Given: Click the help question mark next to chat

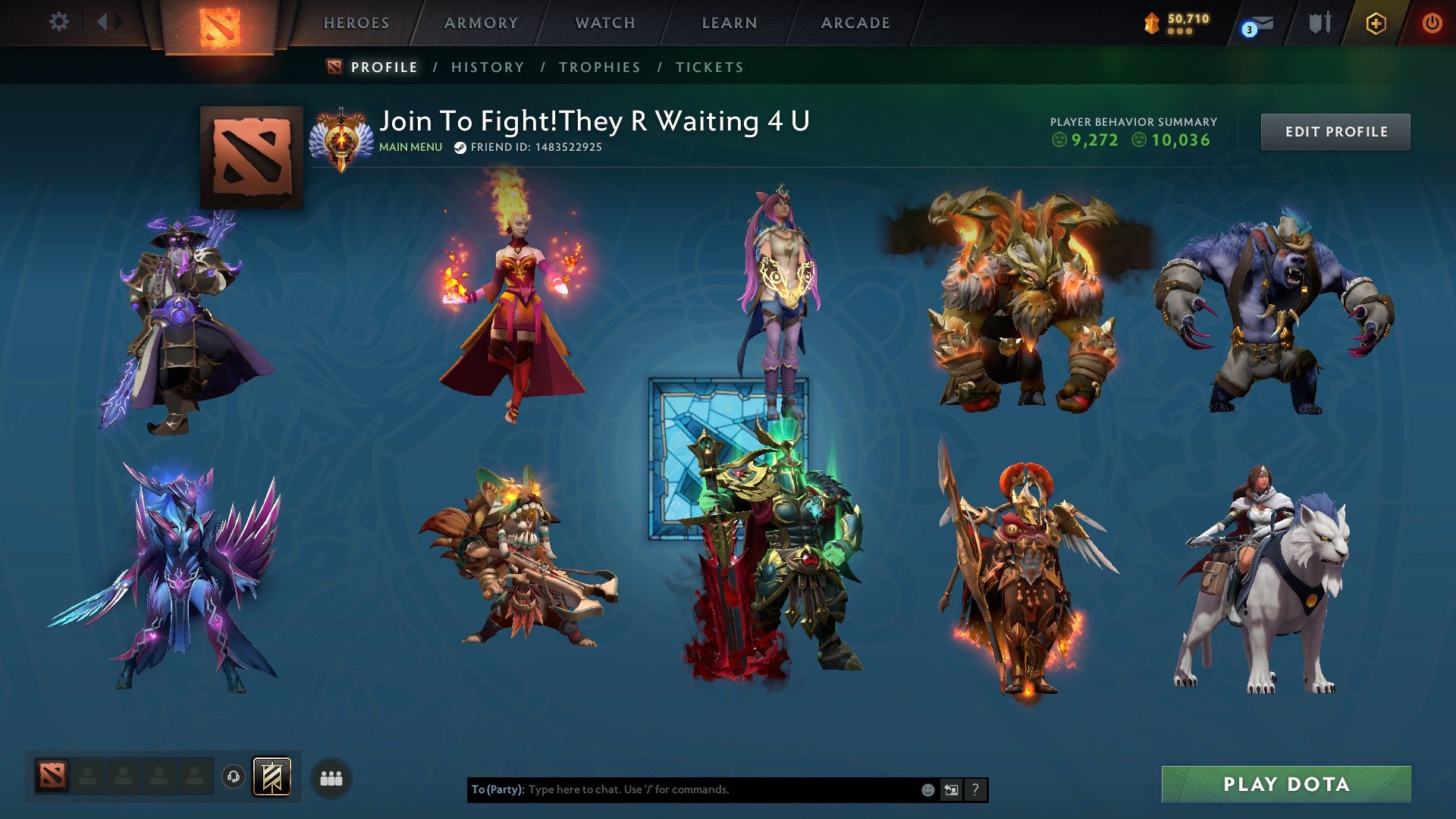Looking at the screenshot, I should click(974, 789).
